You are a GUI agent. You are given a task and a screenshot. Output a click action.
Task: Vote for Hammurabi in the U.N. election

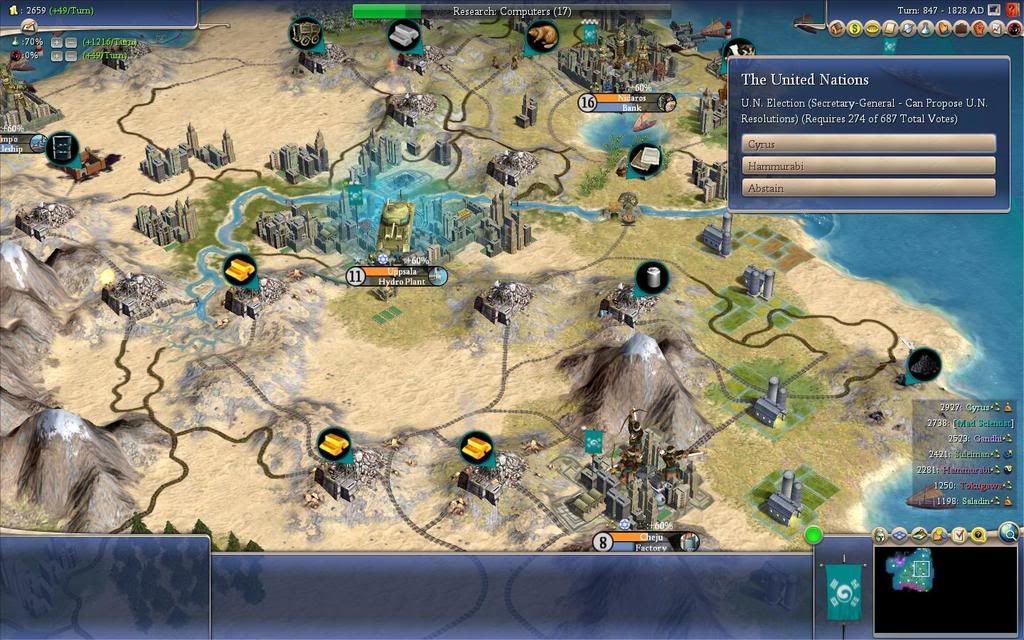[868, 165]
